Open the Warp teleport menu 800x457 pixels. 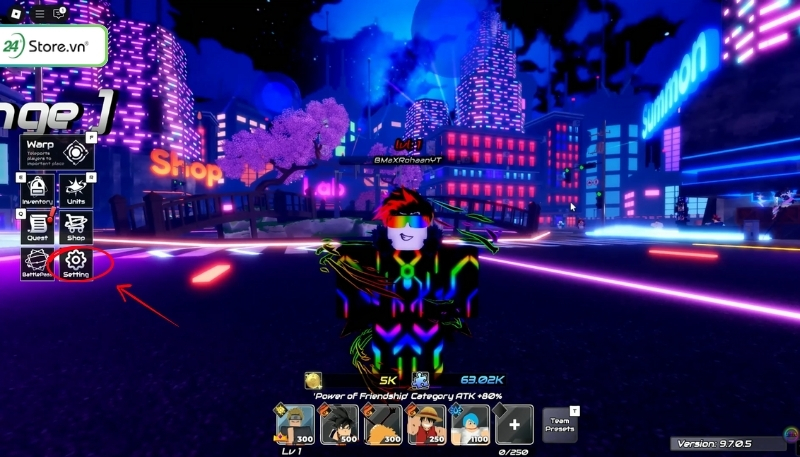click(x=57, y=151)
